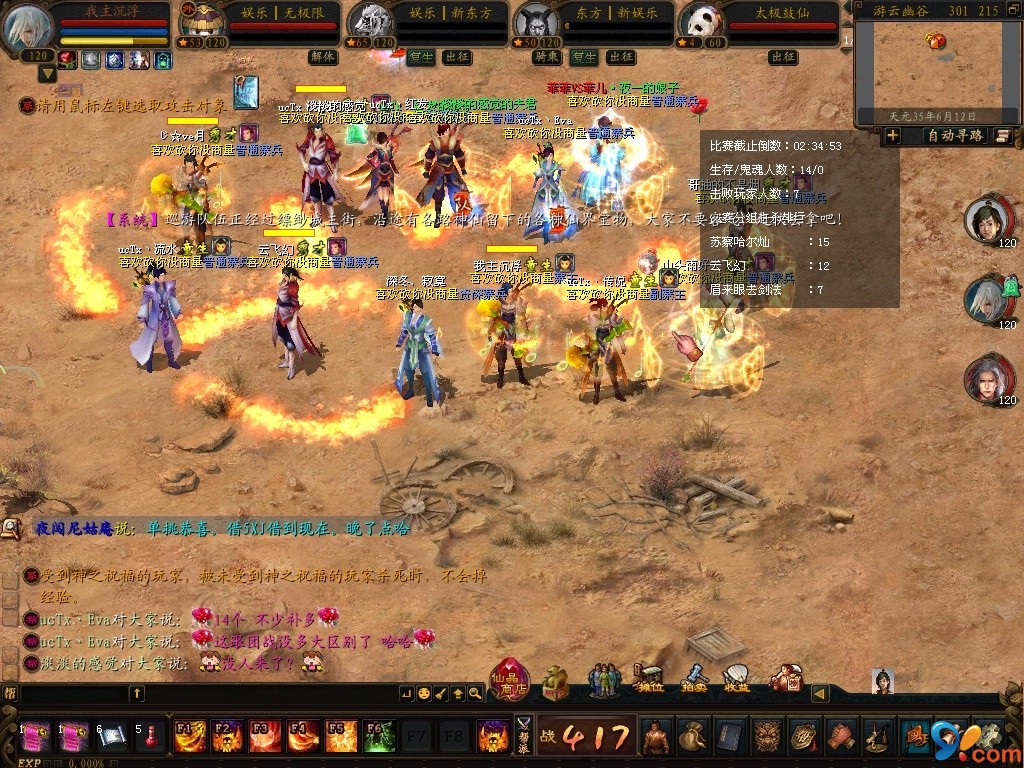Open the 拍卖 auction icon
Image resolution: width=1024 pixels, height=768 pixels.
click(x=694, y=678)
